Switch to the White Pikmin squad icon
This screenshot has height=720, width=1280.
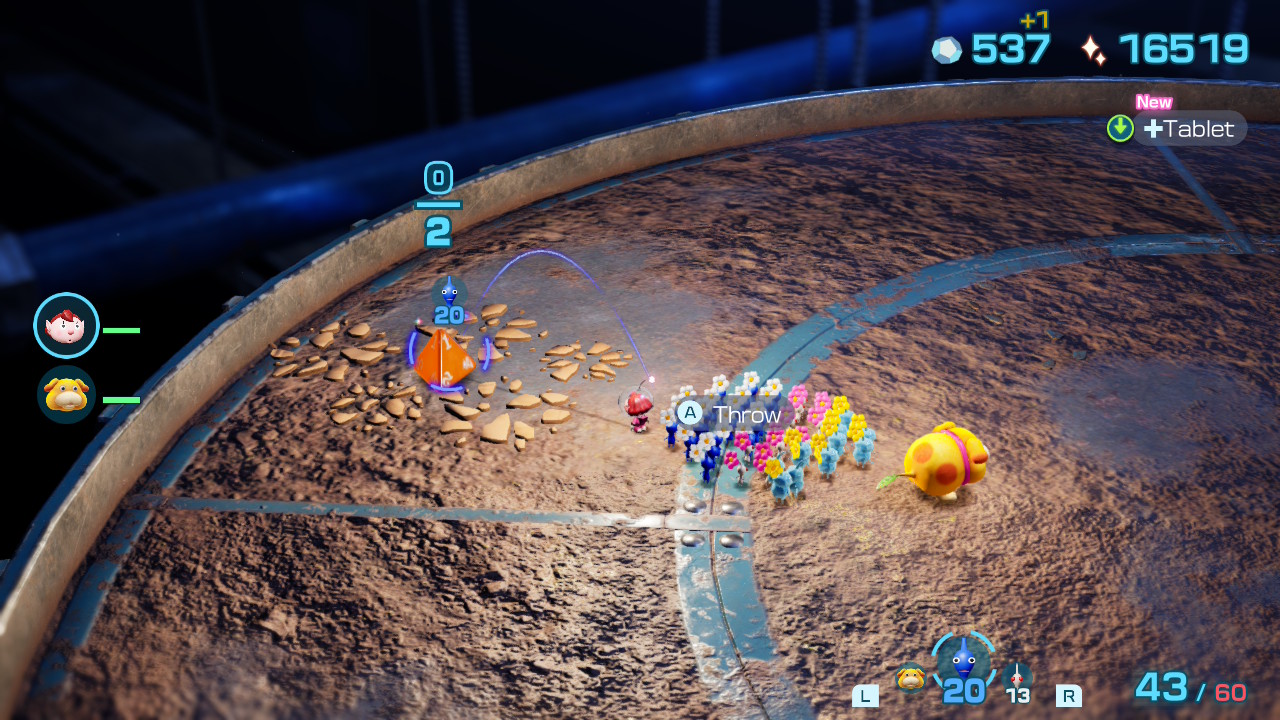(1017, 677)
